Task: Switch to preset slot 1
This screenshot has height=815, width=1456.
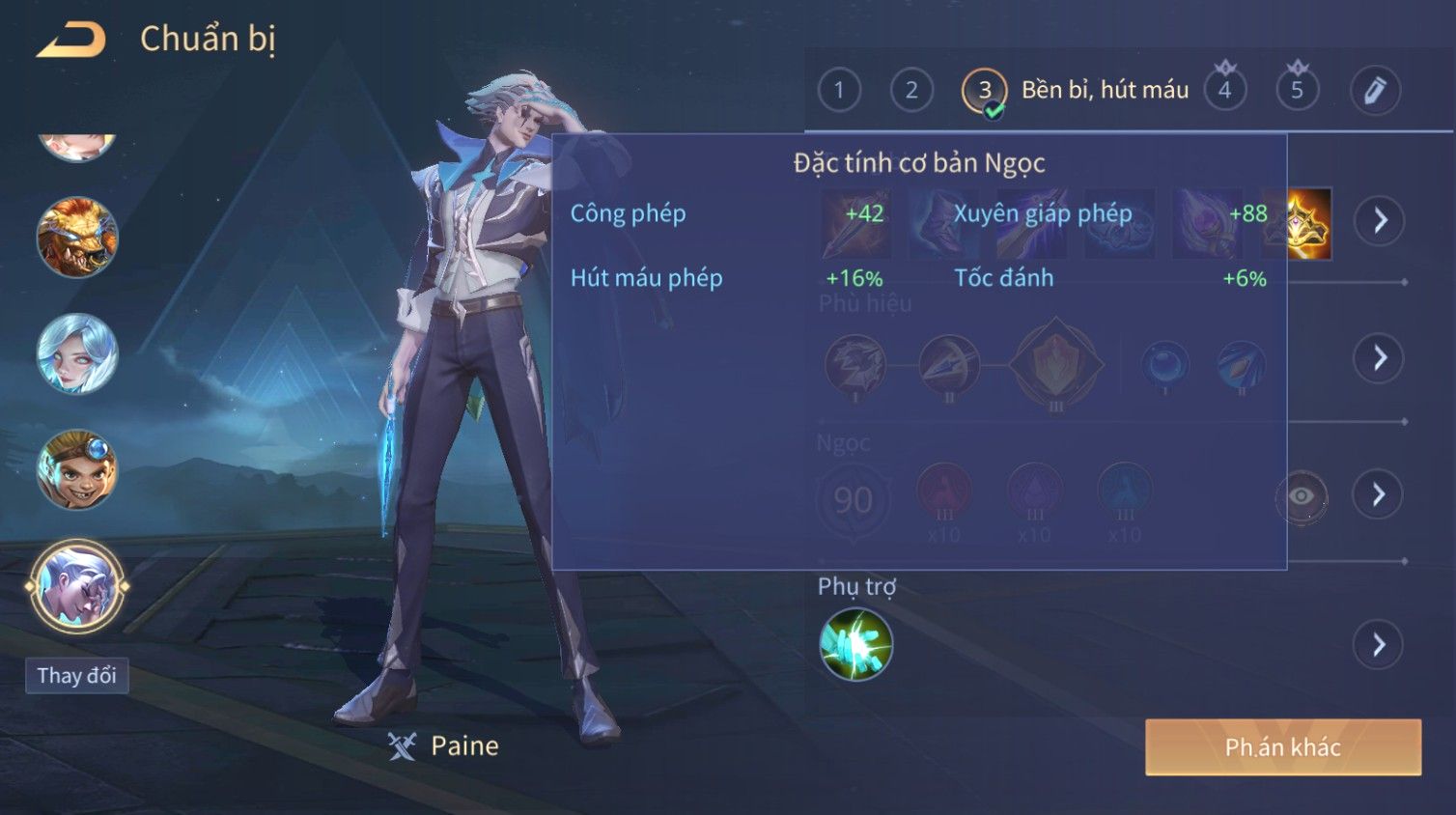Action: (838, 91)
